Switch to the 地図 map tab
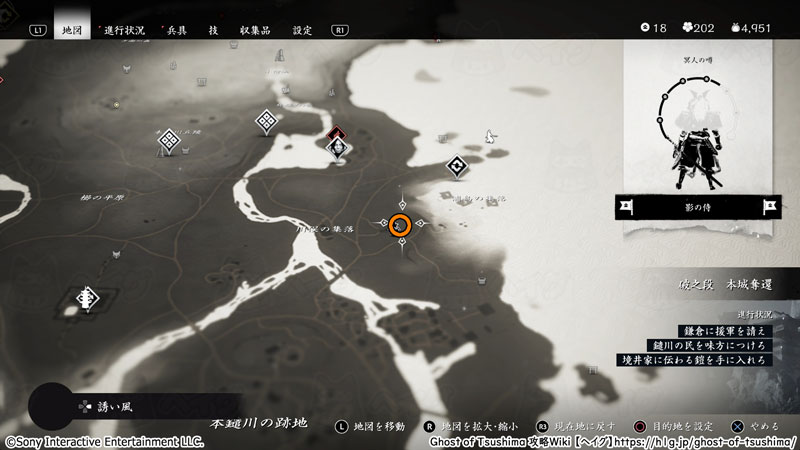 coord(72,30)
